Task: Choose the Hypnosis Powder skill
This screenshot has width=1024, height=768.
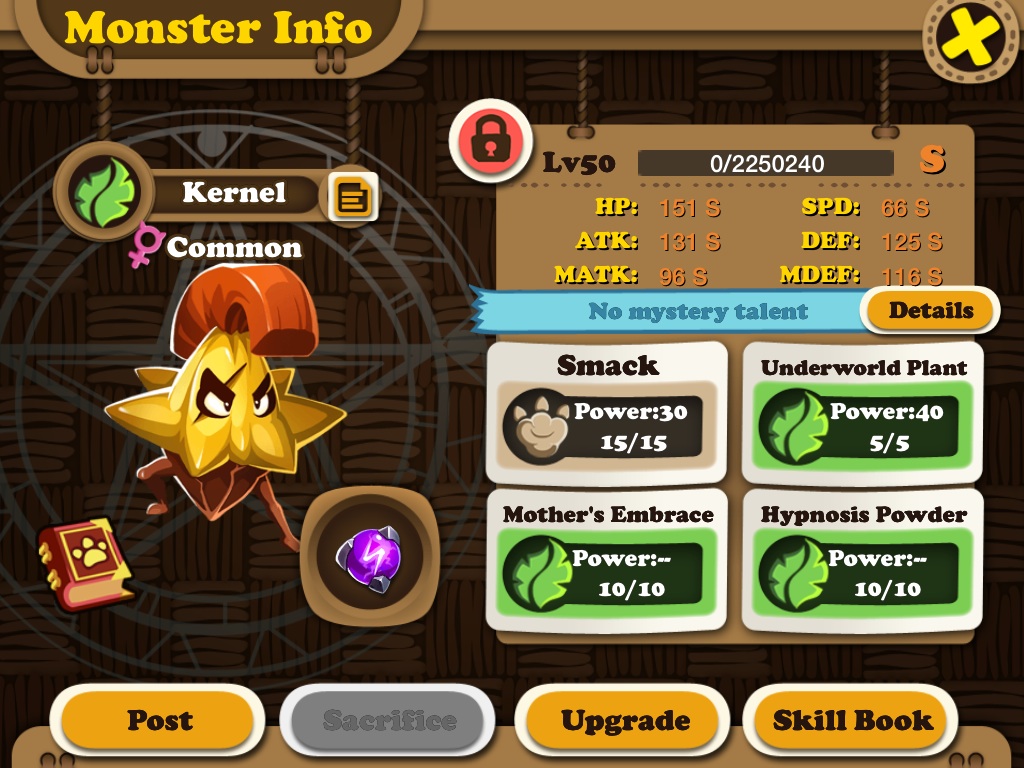Action: (862, 560)
